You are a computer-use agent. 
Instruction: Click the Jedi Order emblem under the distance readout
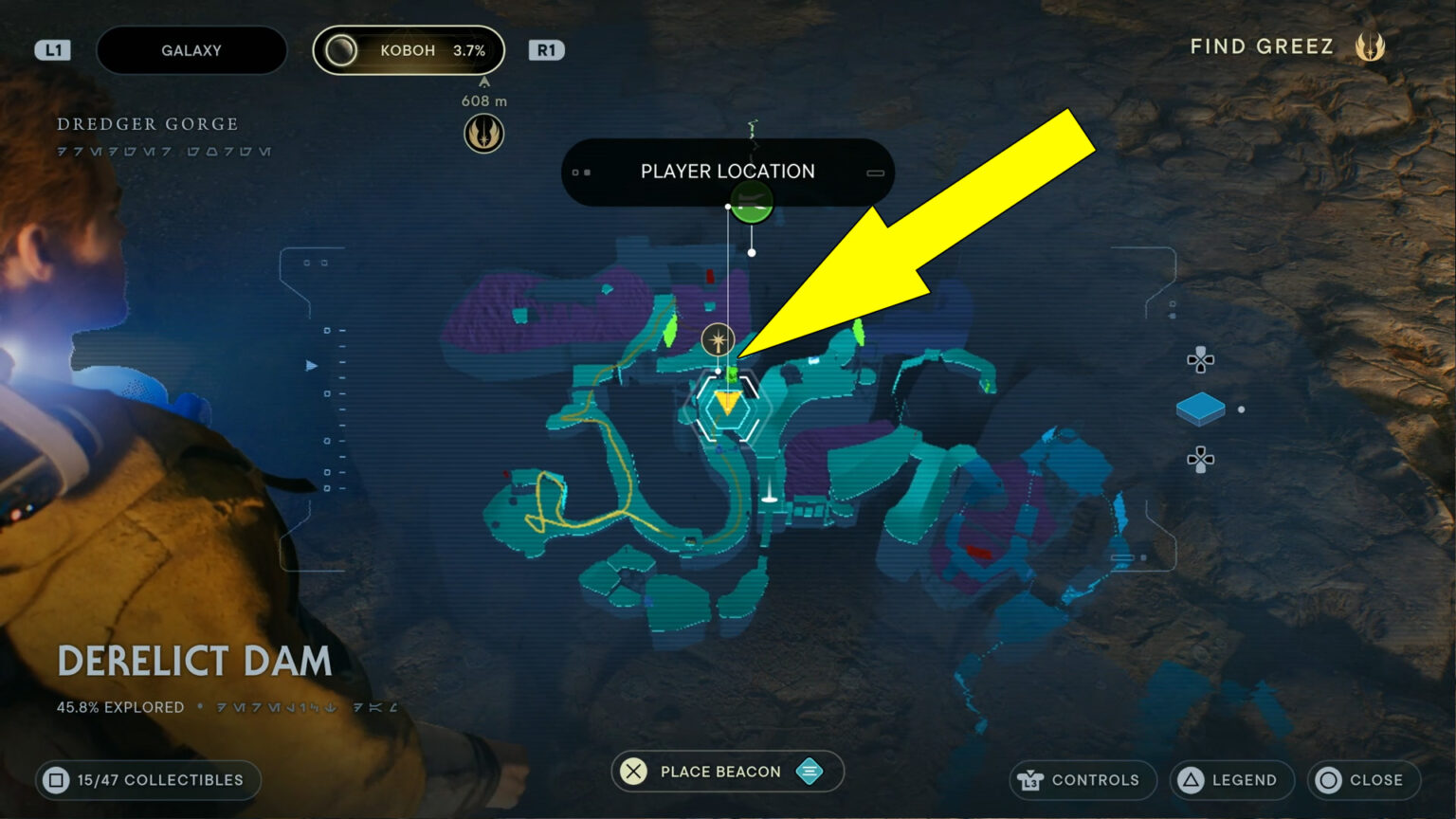[483, 133]
